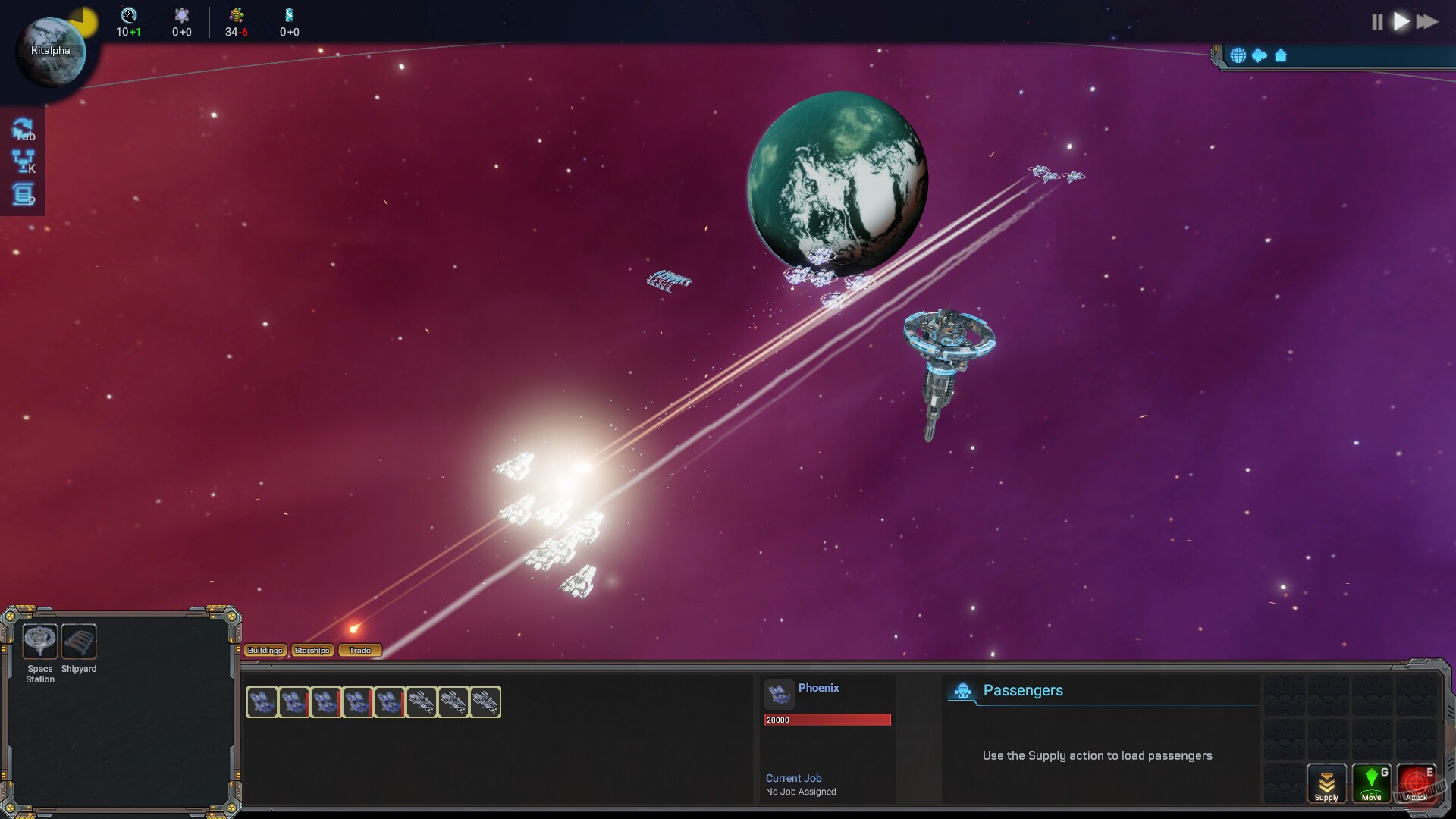Screen dimensions: 1456x819
Task: Click the credits resource icon showing 34-6
Action: pyautogui.click(x=236, y=14)
